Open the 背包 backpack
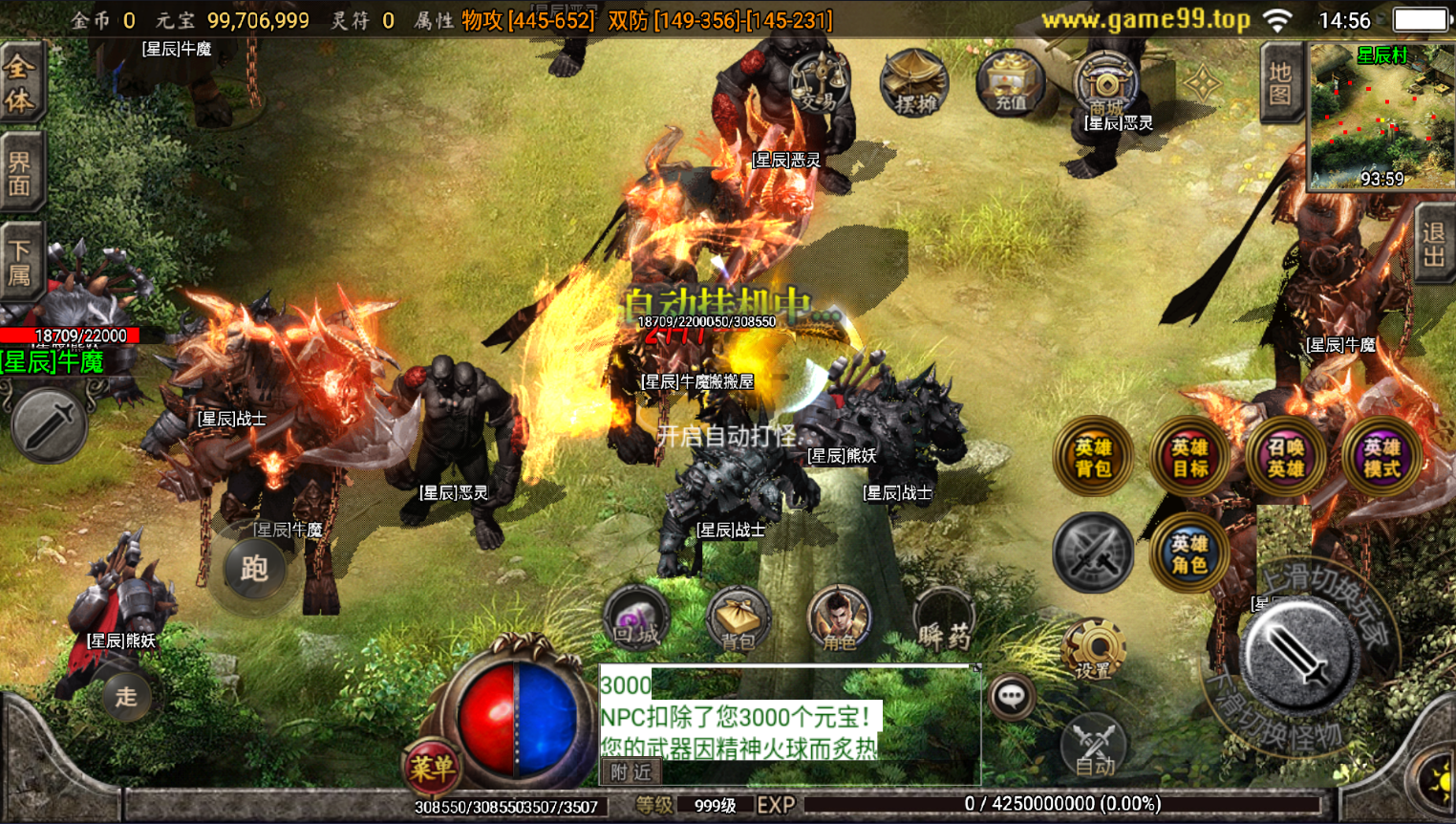Screen dimensions: 1456x824 (x=738, y=619)
